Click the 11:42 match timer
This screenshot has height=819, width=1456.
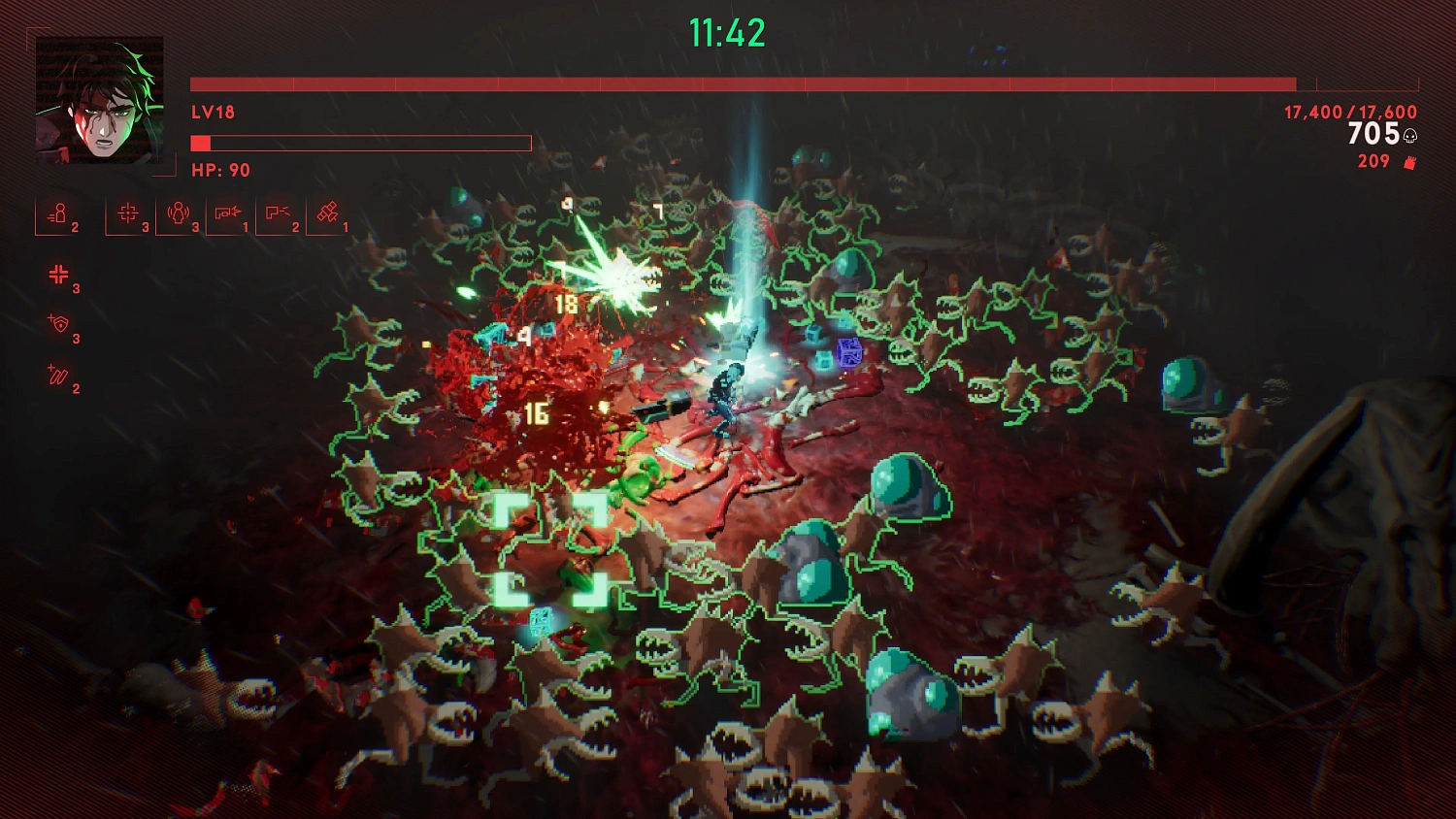[726, 32]
